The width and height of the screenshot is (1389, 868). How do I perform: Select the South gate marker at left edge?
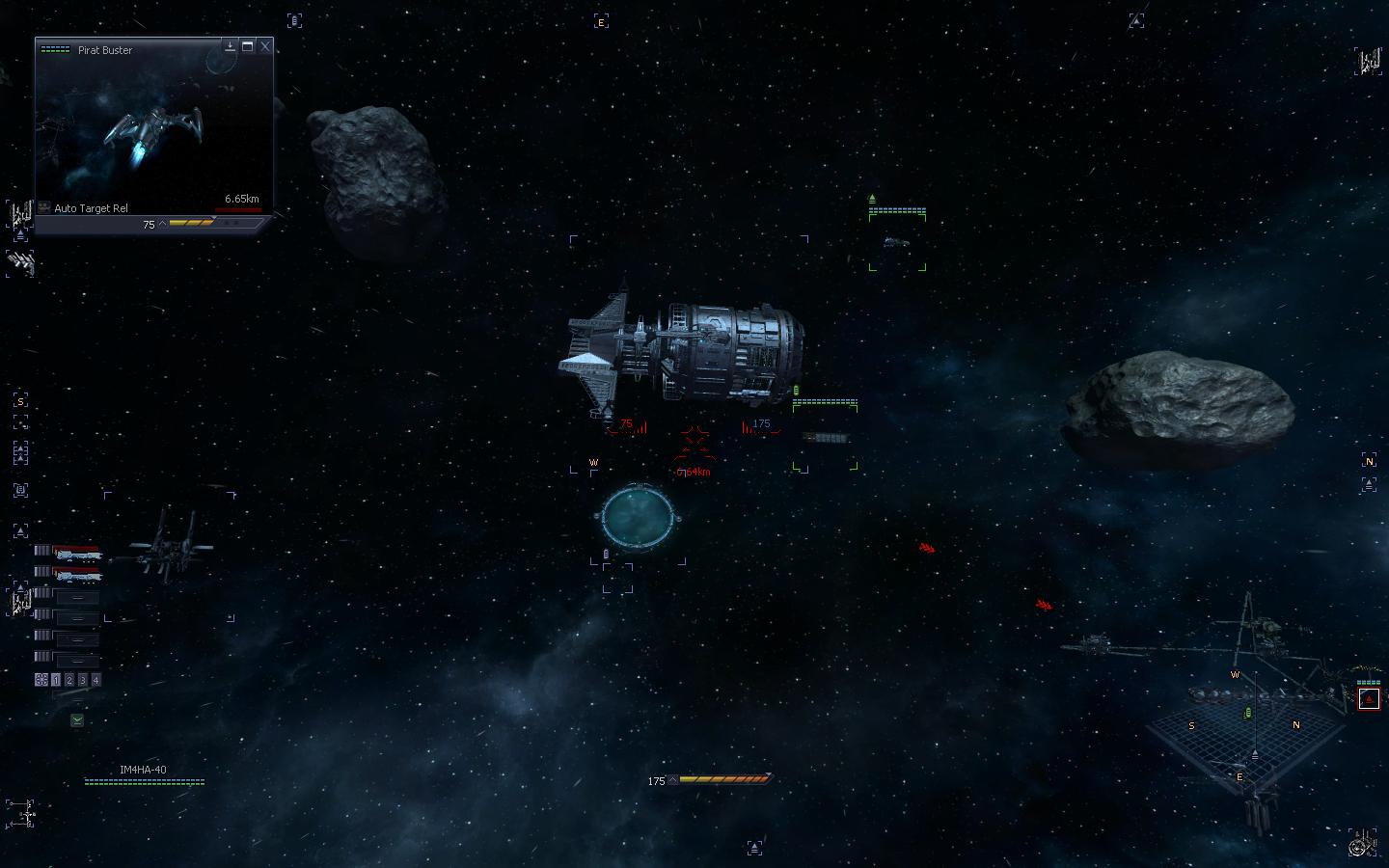tap(20, 401)
